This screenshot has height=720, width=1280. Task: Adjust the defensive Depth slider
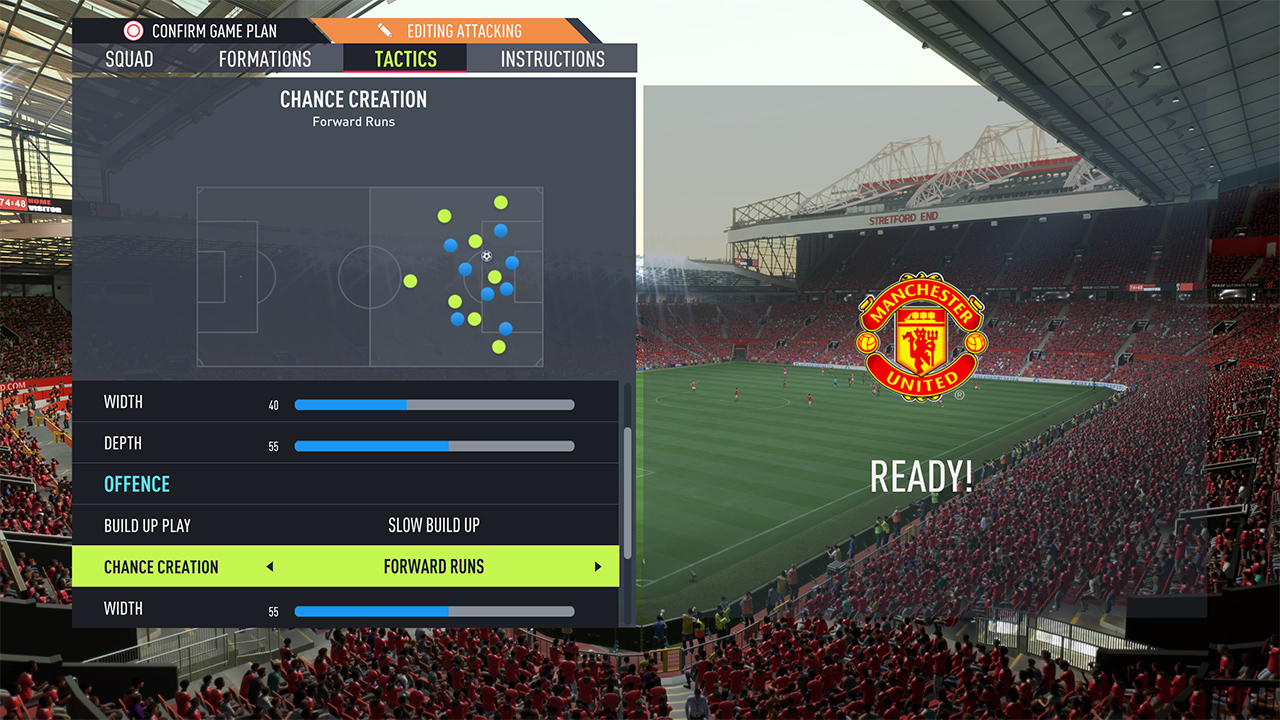tap(434, 446)
